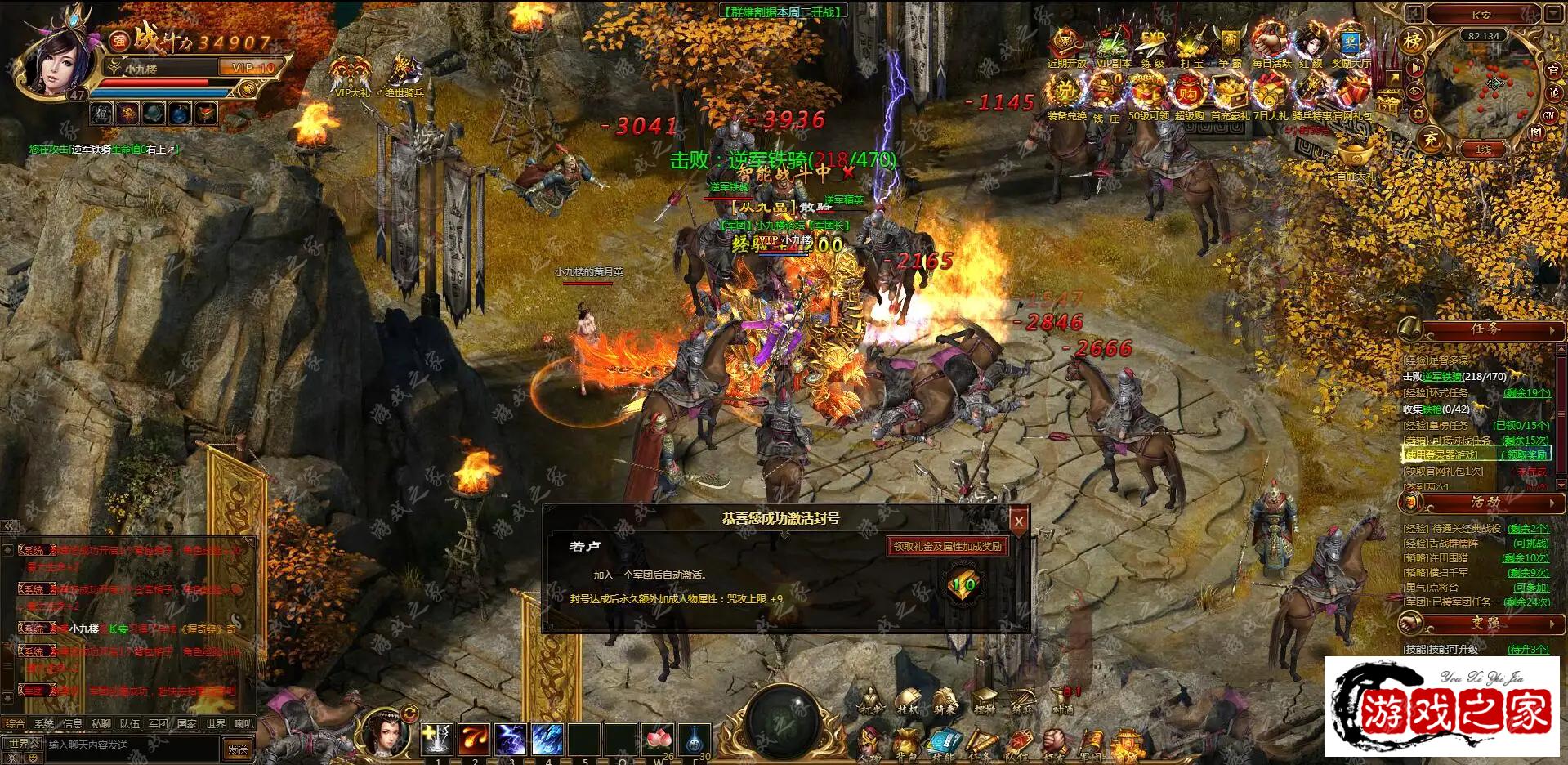
Task: Select the 1线 server line button
Action: [x=1483, y=150]
